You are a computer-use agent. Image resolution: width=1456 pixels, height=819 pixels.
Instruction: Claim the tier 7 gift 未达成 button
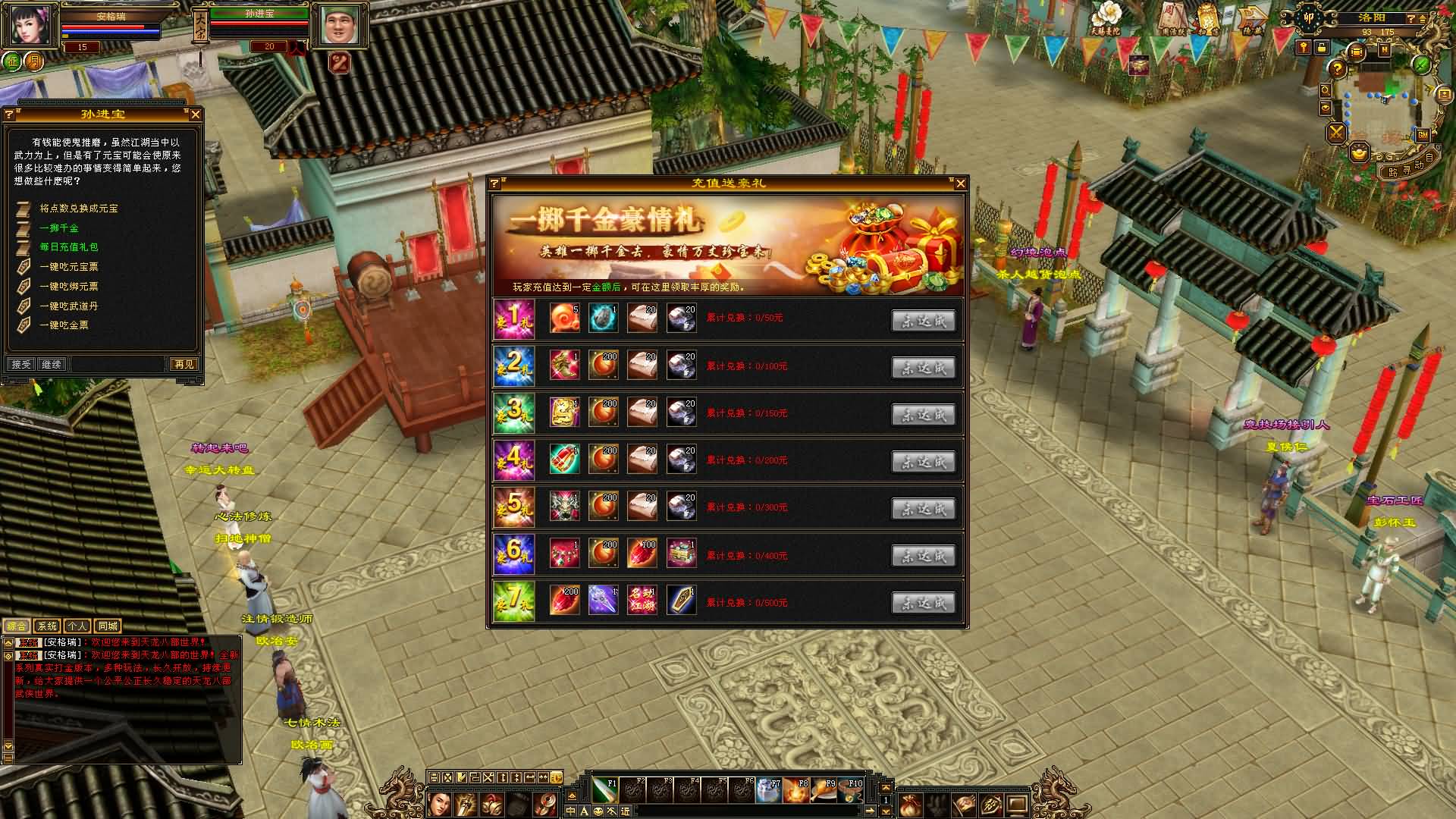pyautogui.click(x=923, y=603)
